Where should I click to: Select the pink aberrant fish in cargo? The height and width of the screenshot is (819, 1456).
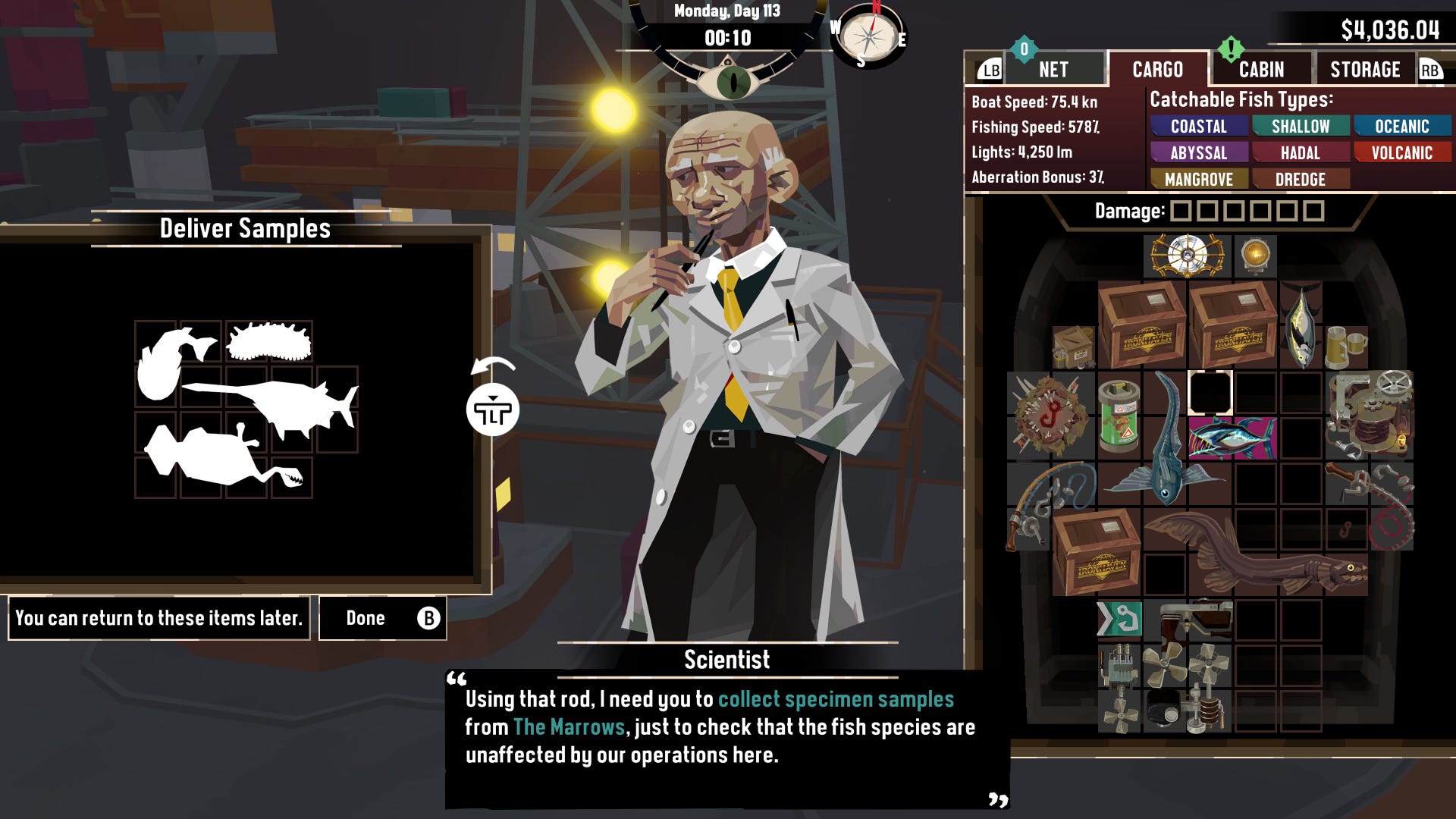tap(1232, 438)
